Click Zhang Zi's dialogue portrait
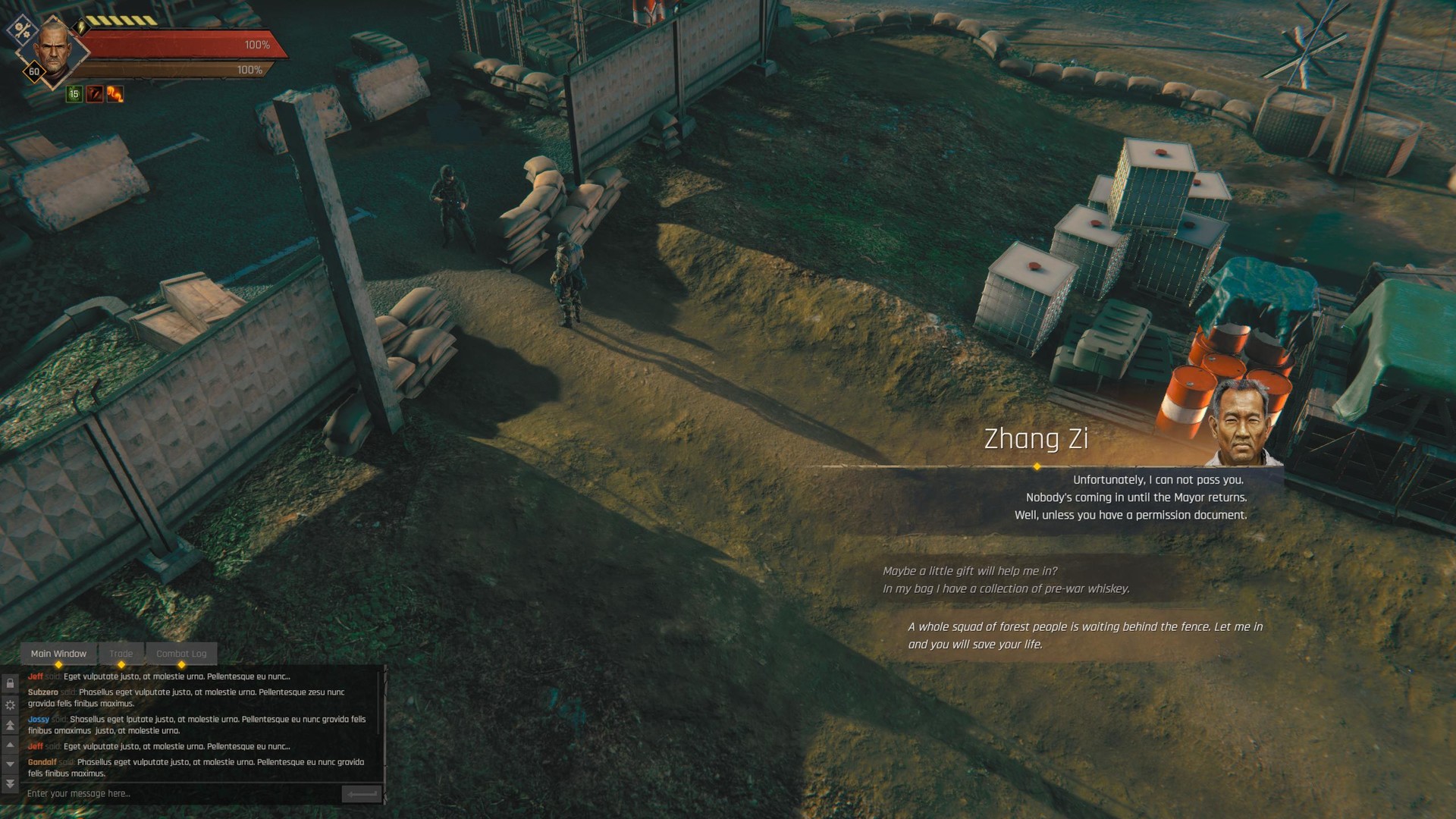The image size is (1456, 819). click(1241, 422)
